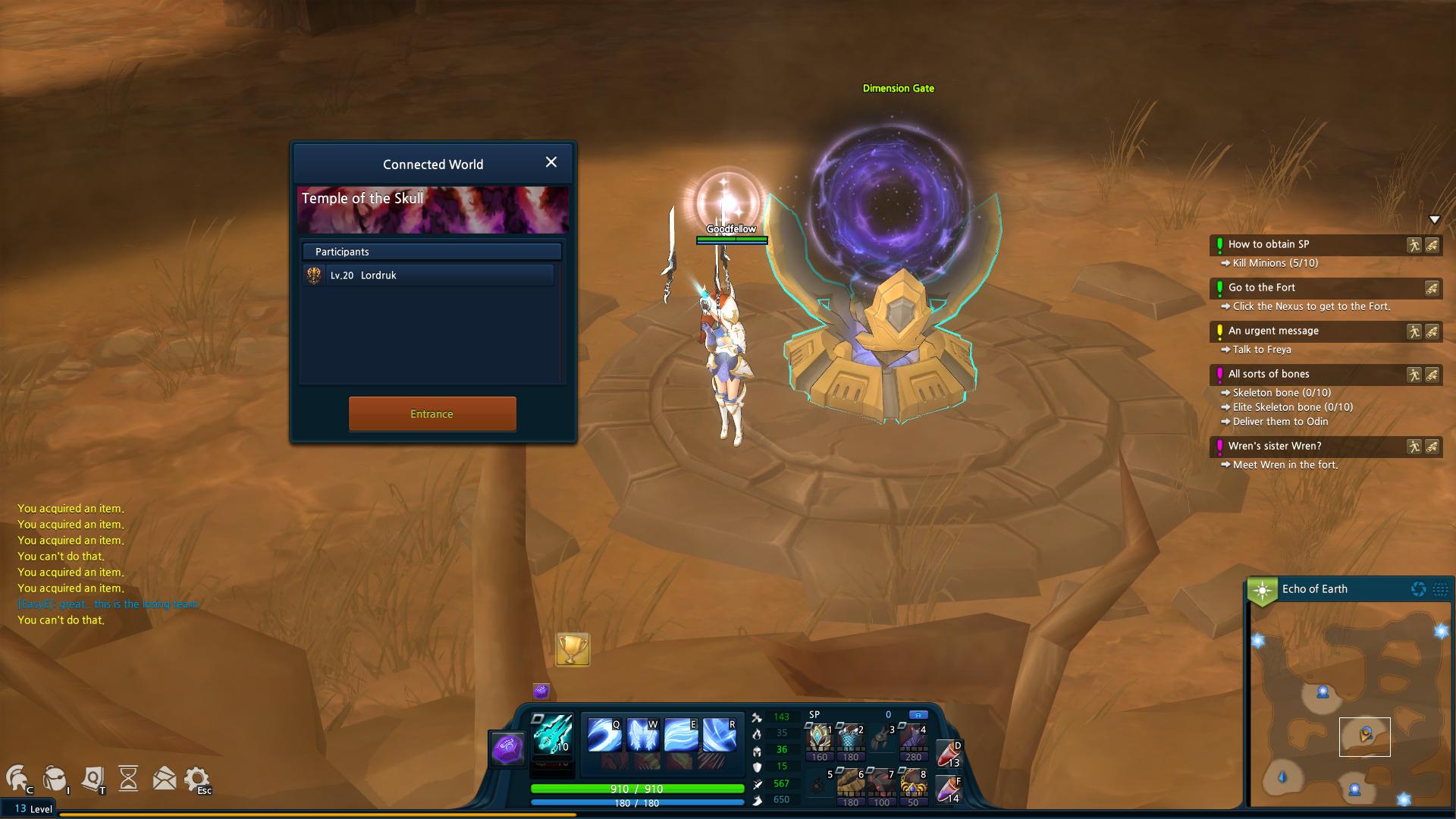Activate the R skill icon
This screenshot has width=1456, height=819.
(x=719, y=735)
